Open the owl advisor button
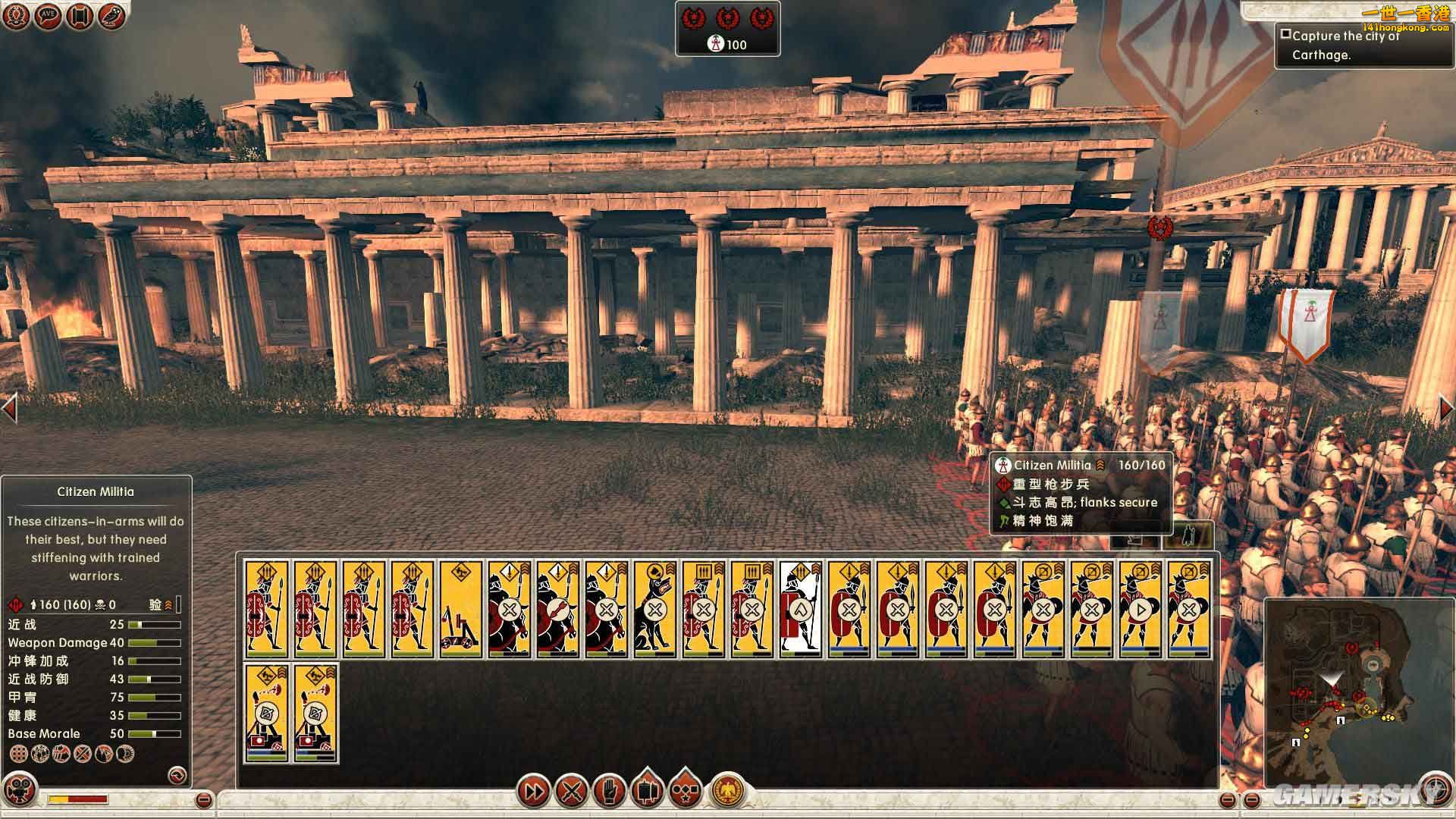 click(x=111, y=15)
